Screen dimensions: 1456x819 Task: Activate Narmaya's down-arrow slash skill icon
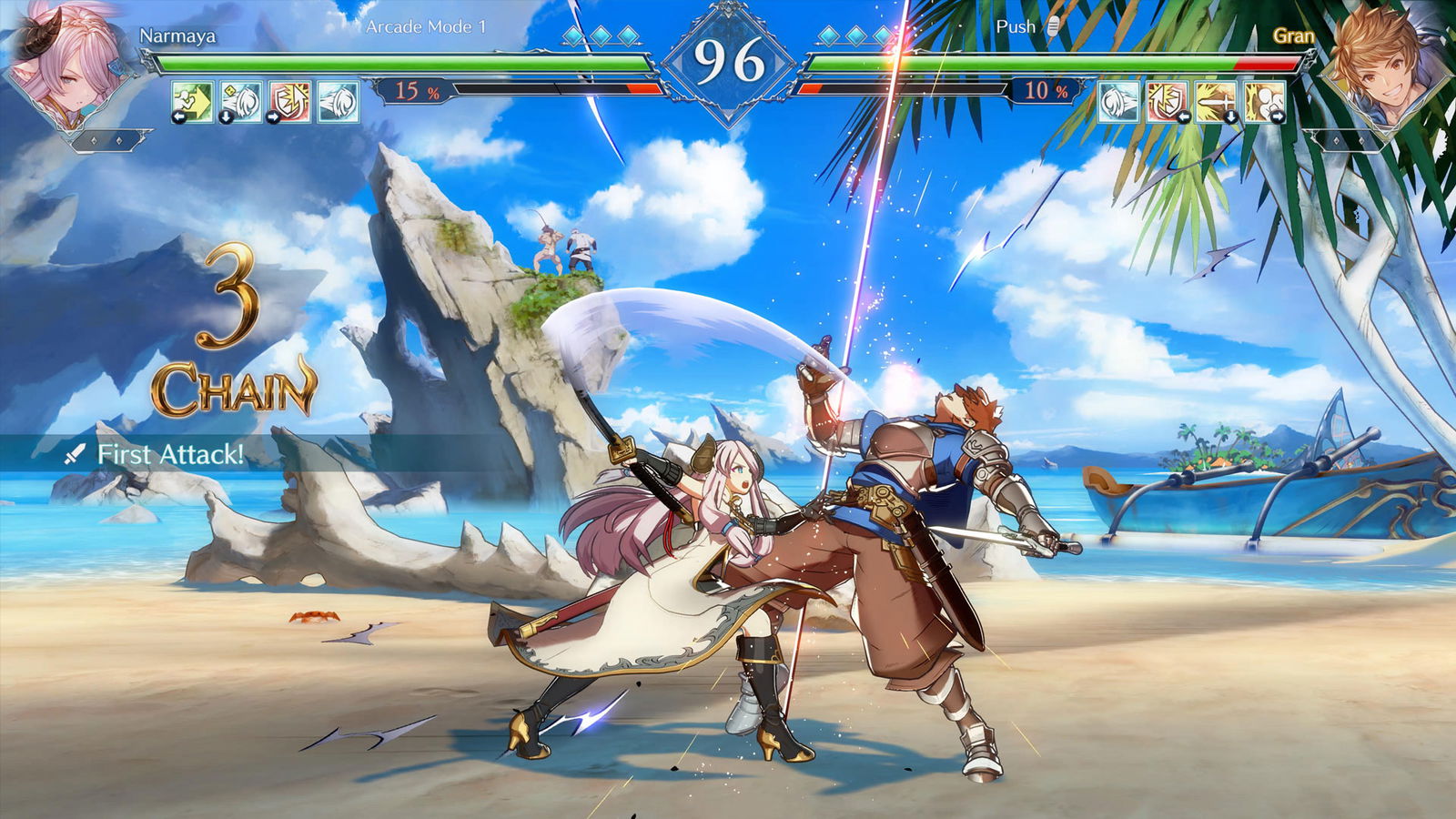coord(242,102)
